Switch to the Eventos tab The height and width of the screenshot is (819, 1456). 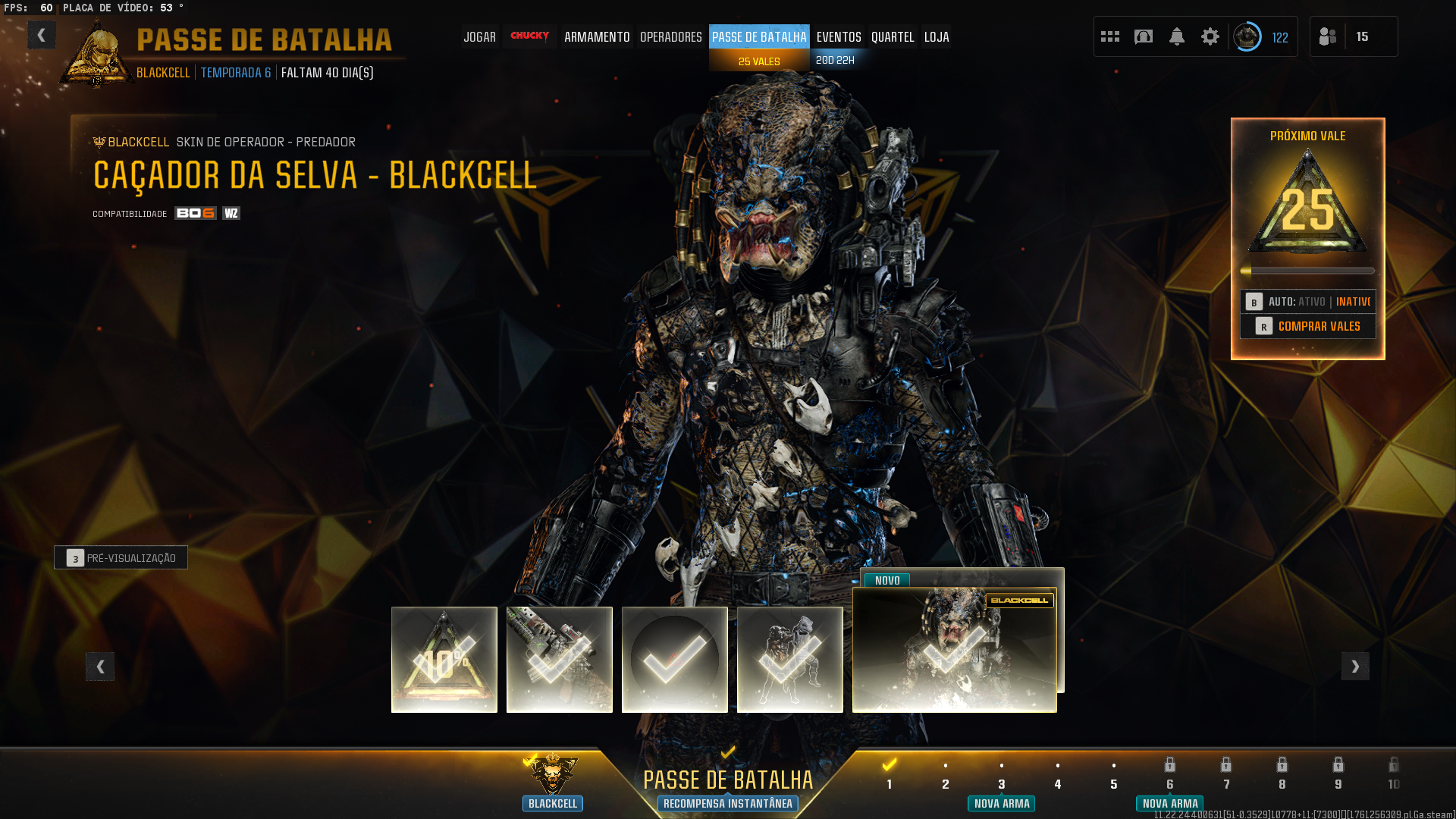(839, 36)
